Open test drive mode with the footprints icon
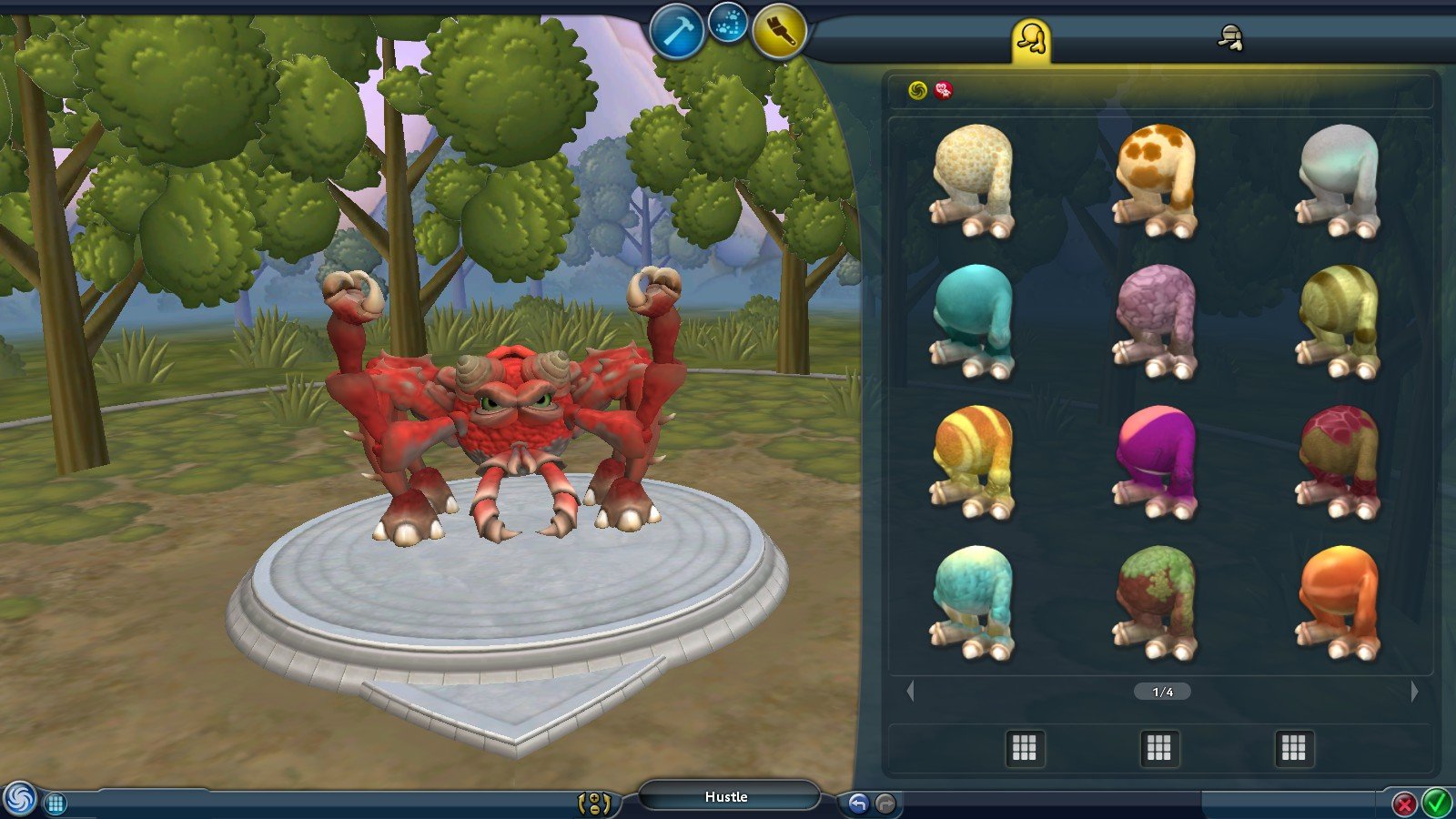The image size is (1456, 819). coord(727,25)
